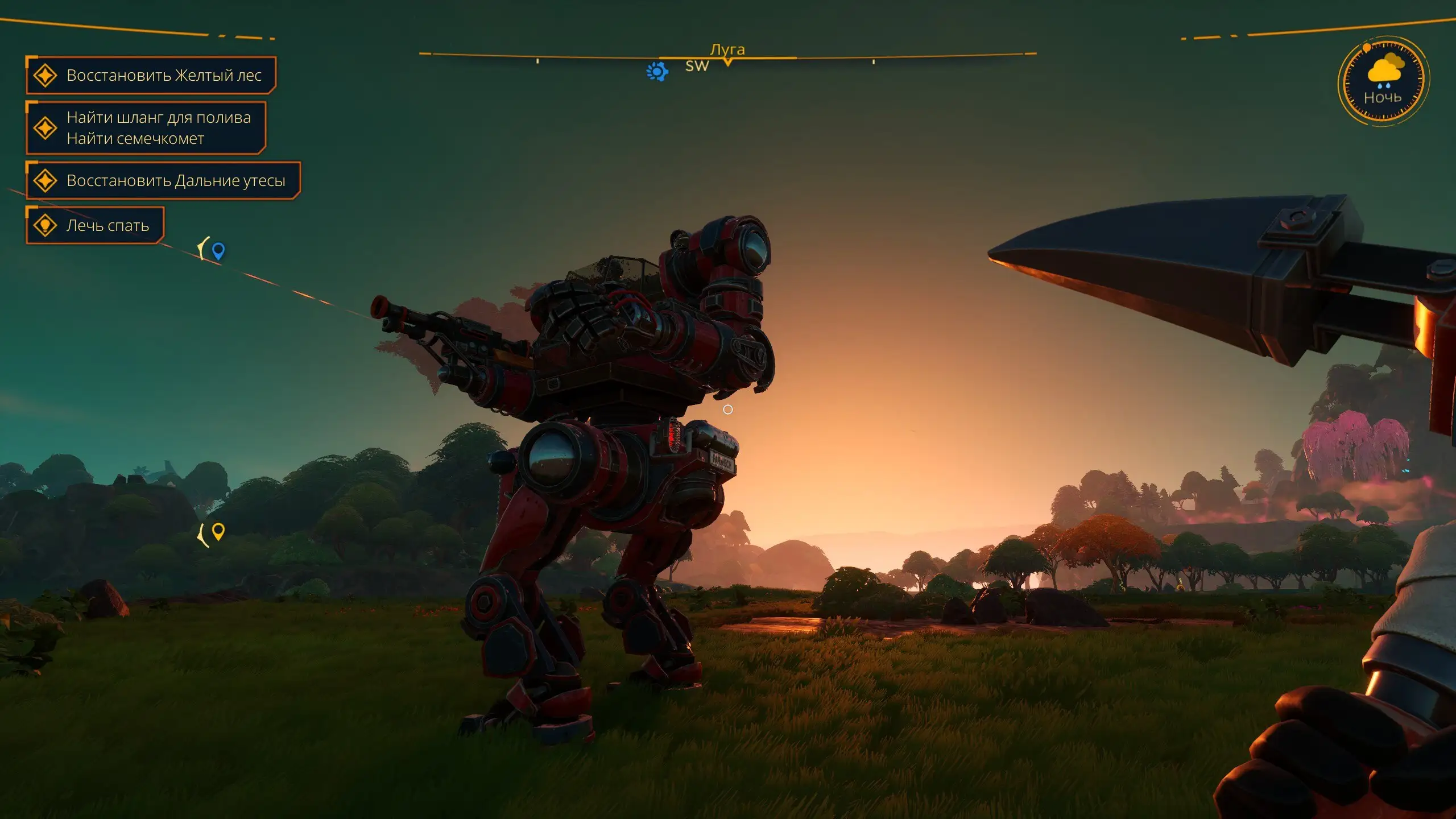Select the blue map pin waypoint

[218, 250]
